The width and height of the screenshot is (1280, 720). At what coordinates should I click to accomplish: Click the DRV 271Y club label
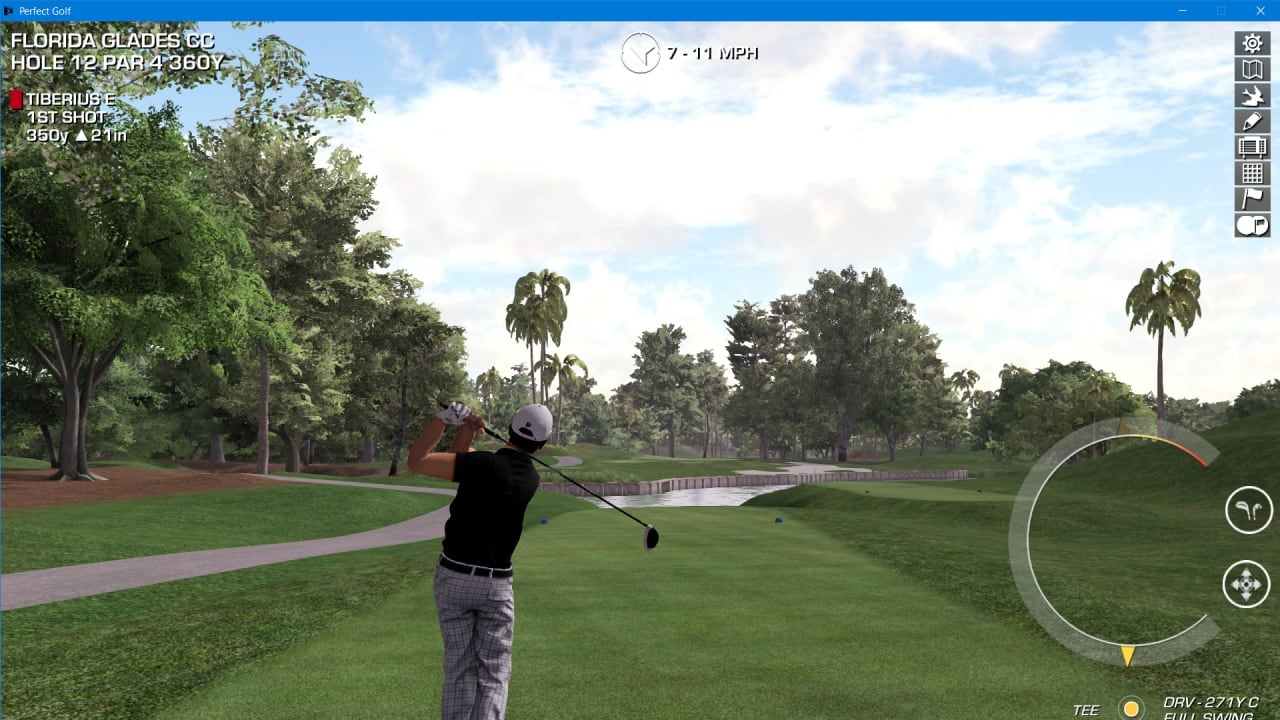pyautogui.click(x=1210, y=704)
